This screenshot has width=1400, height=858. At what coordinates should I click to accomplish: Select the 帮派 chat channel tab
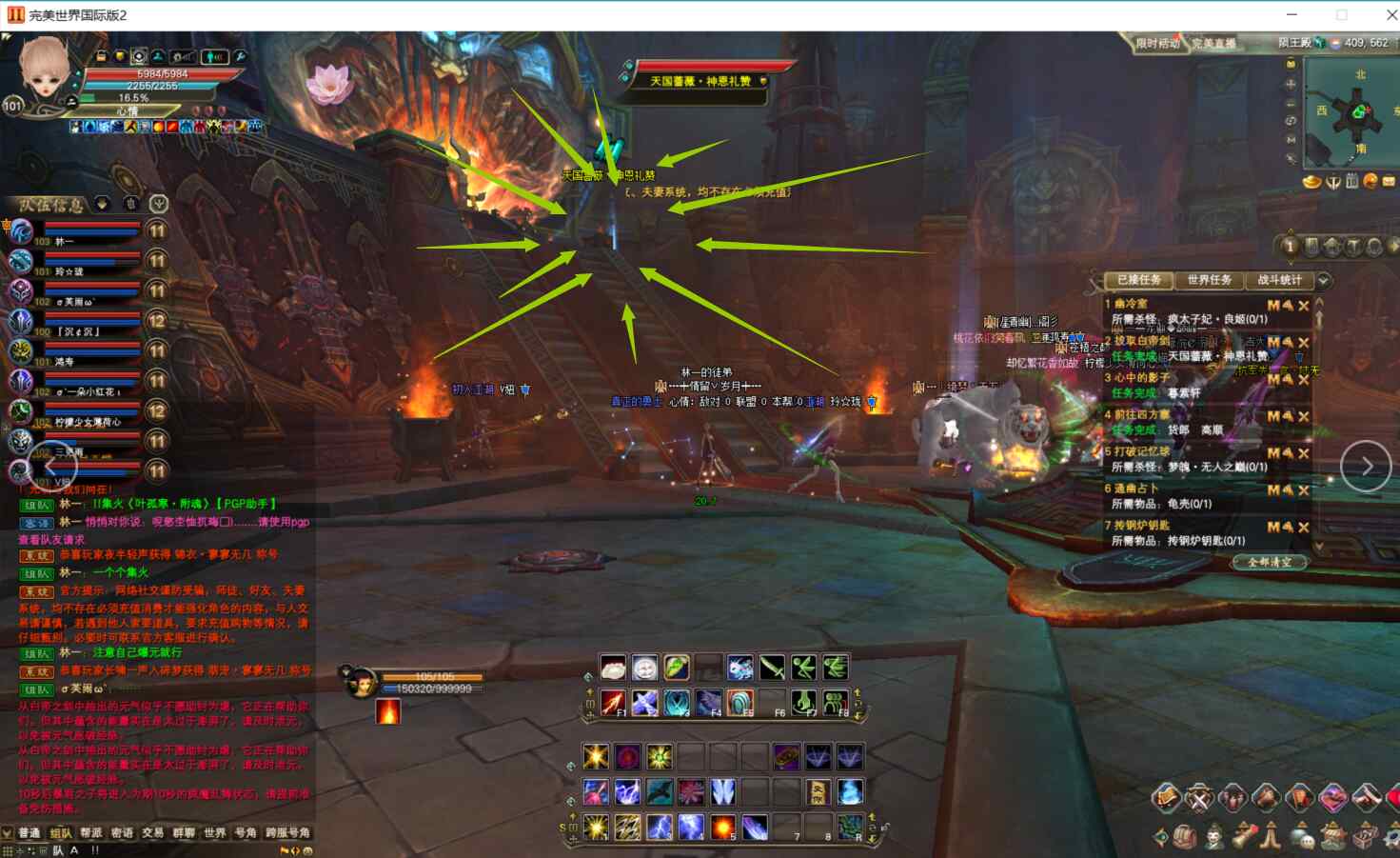coord(91,833)
